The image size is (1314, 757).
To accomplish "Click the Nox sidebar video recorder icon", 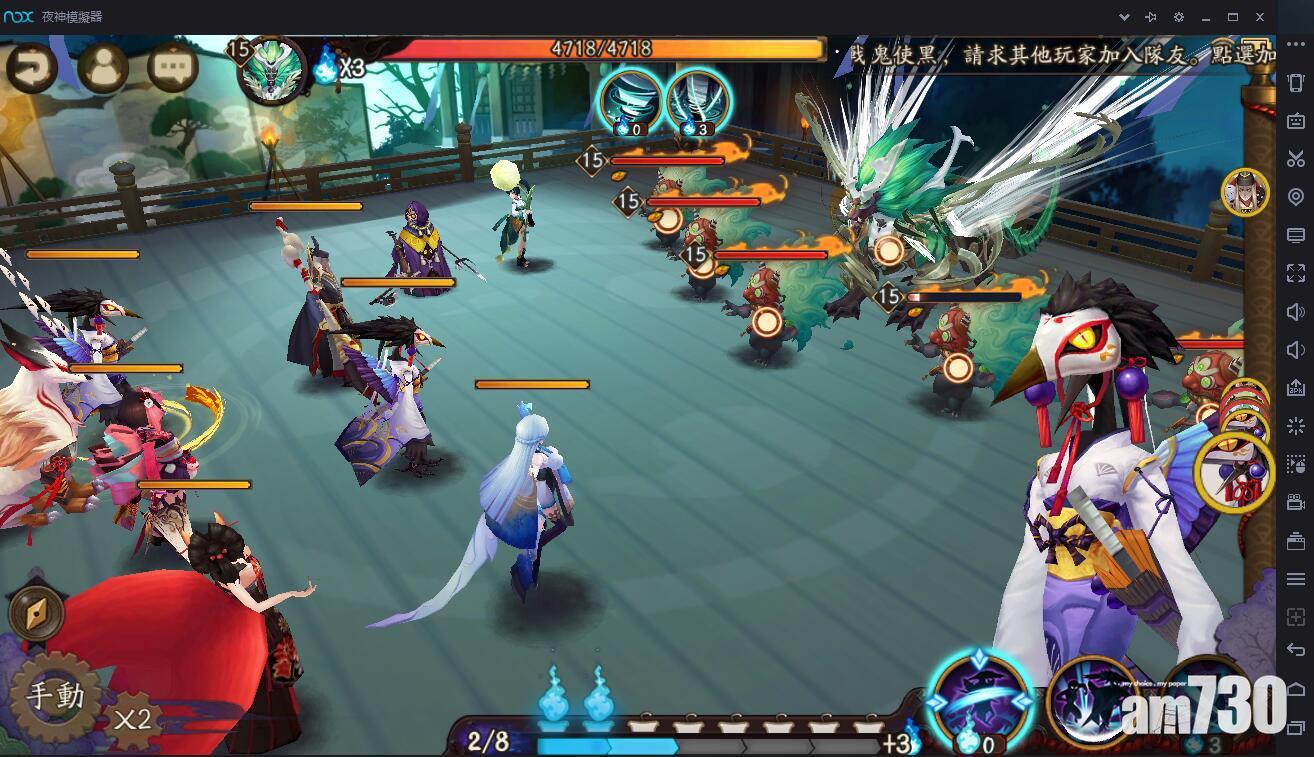I will (1296, 504).
